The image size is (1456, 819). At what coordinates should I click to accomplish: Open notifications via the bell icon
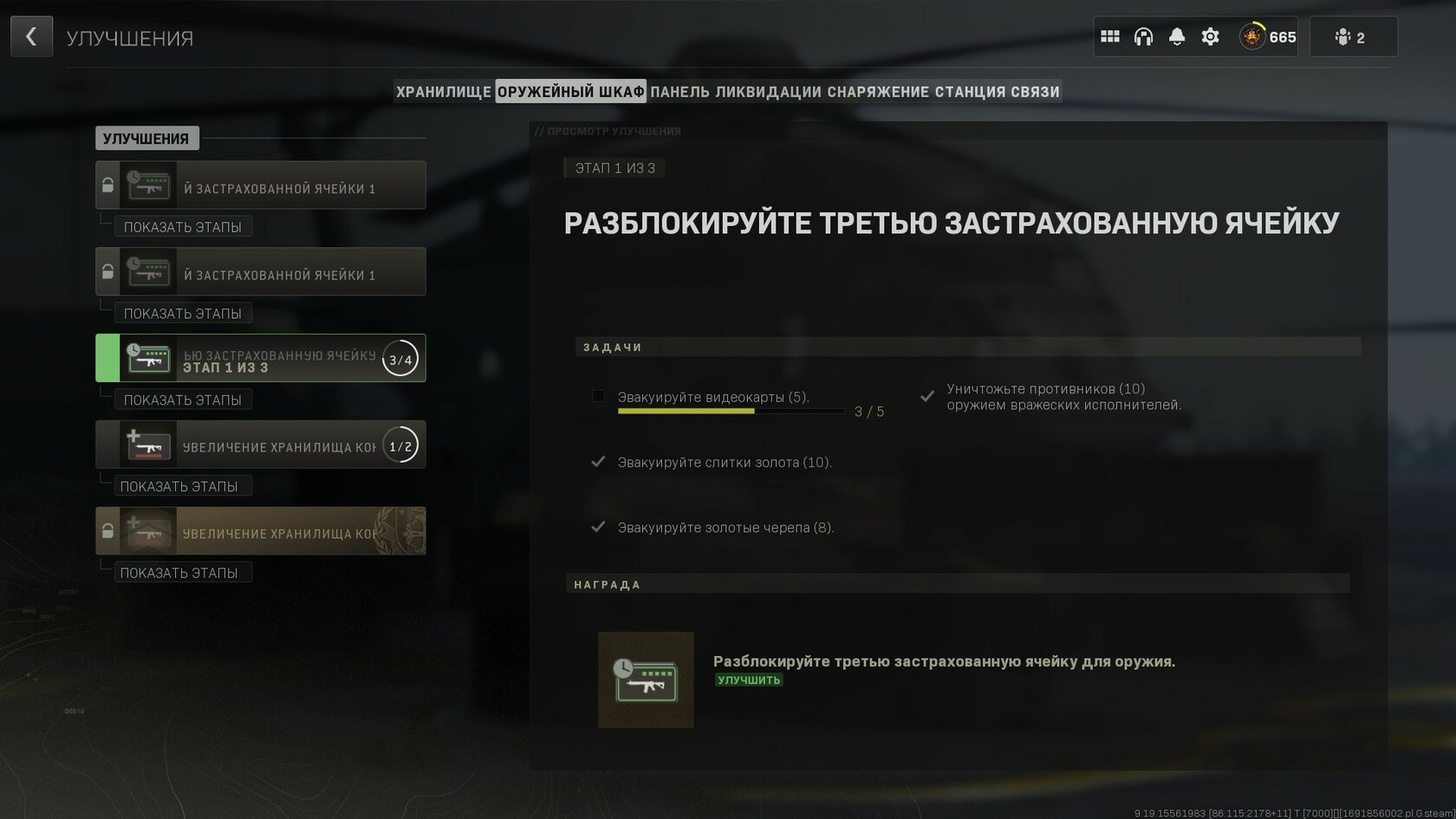pyautogui.click(x=1176, y=36)
